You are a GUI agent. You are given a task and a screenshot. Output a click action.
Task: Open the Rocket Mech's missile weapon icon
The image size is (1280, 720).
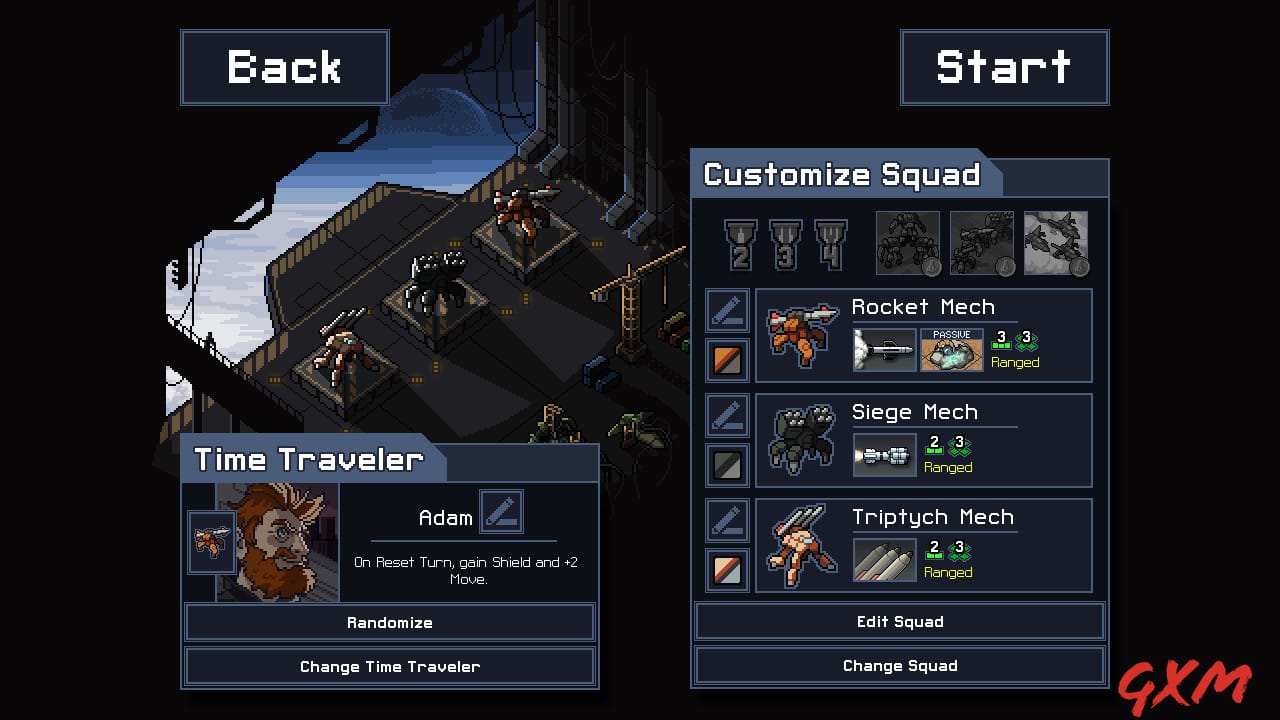(884, 351)
